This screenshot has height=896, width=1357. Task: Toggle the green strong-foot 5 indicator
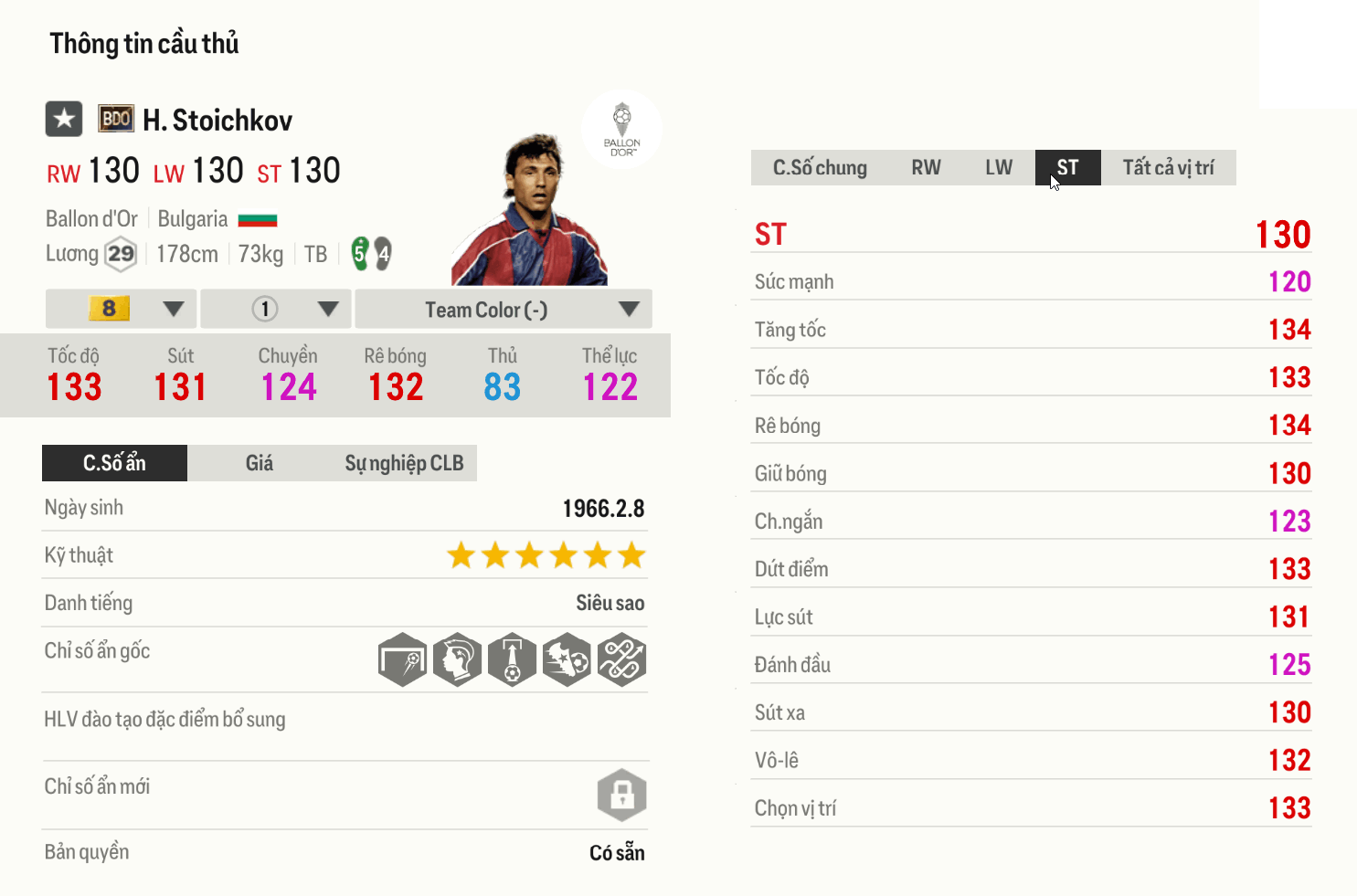[359, 253]
